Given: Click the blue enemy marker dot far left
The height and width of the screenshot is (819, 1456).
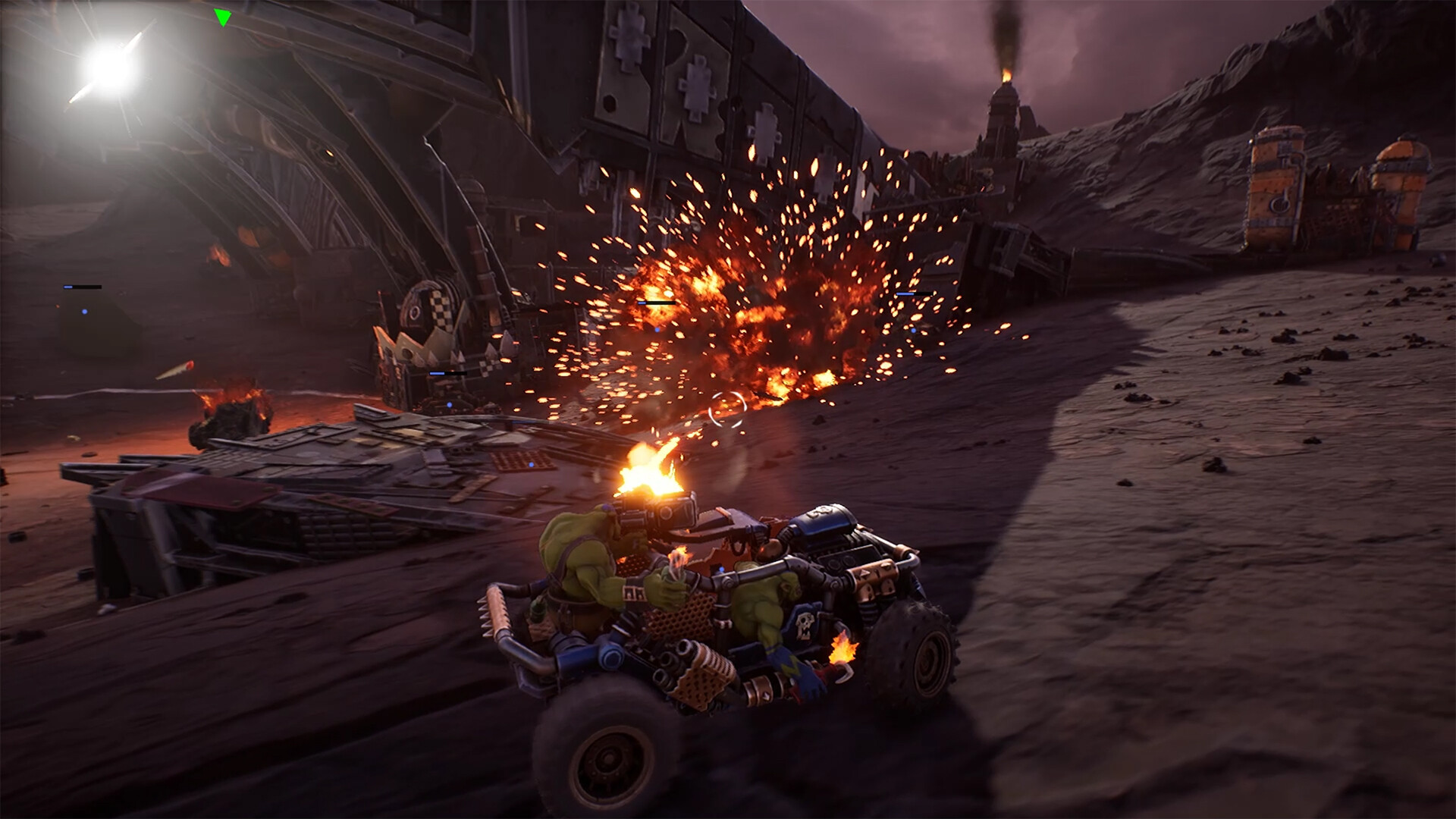Looking at the screenshot, I should [x=84, y=312].
